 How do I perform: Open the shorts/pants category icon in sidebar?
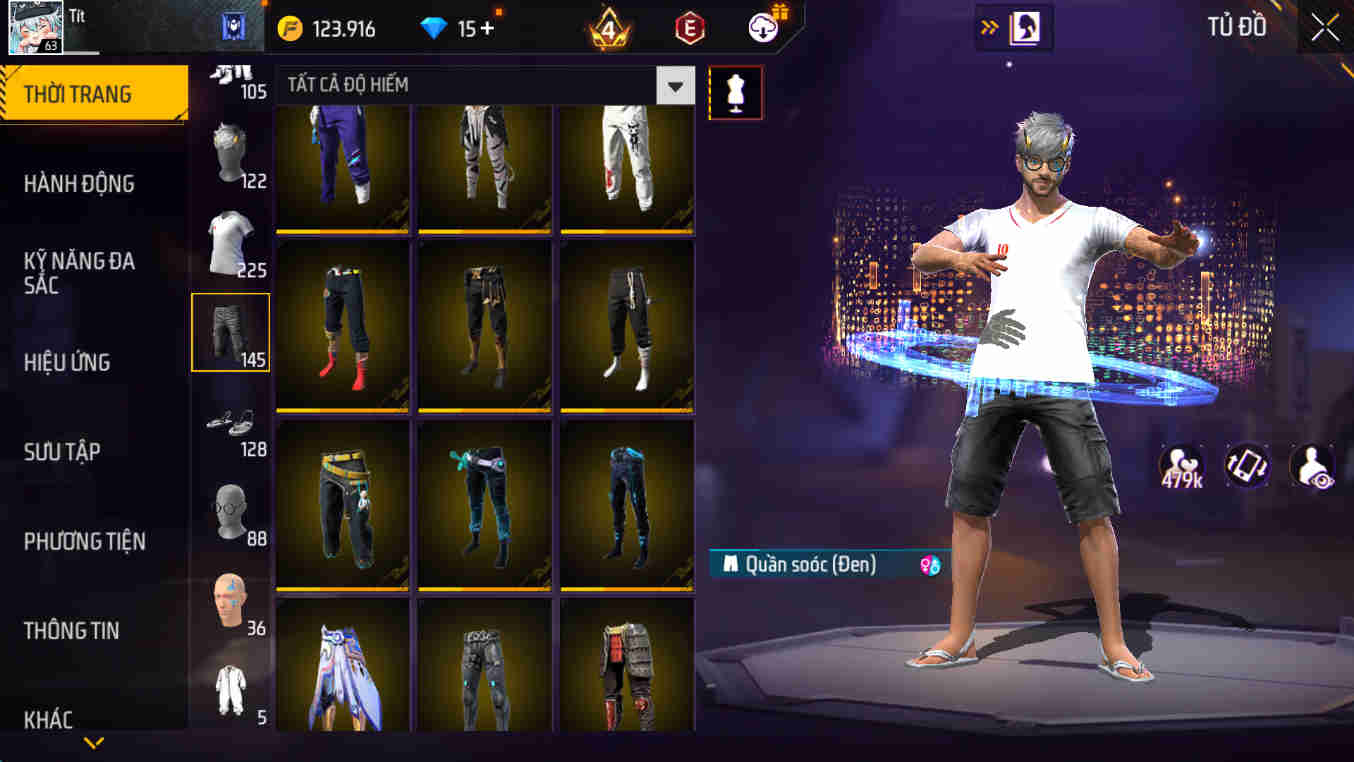230,332
